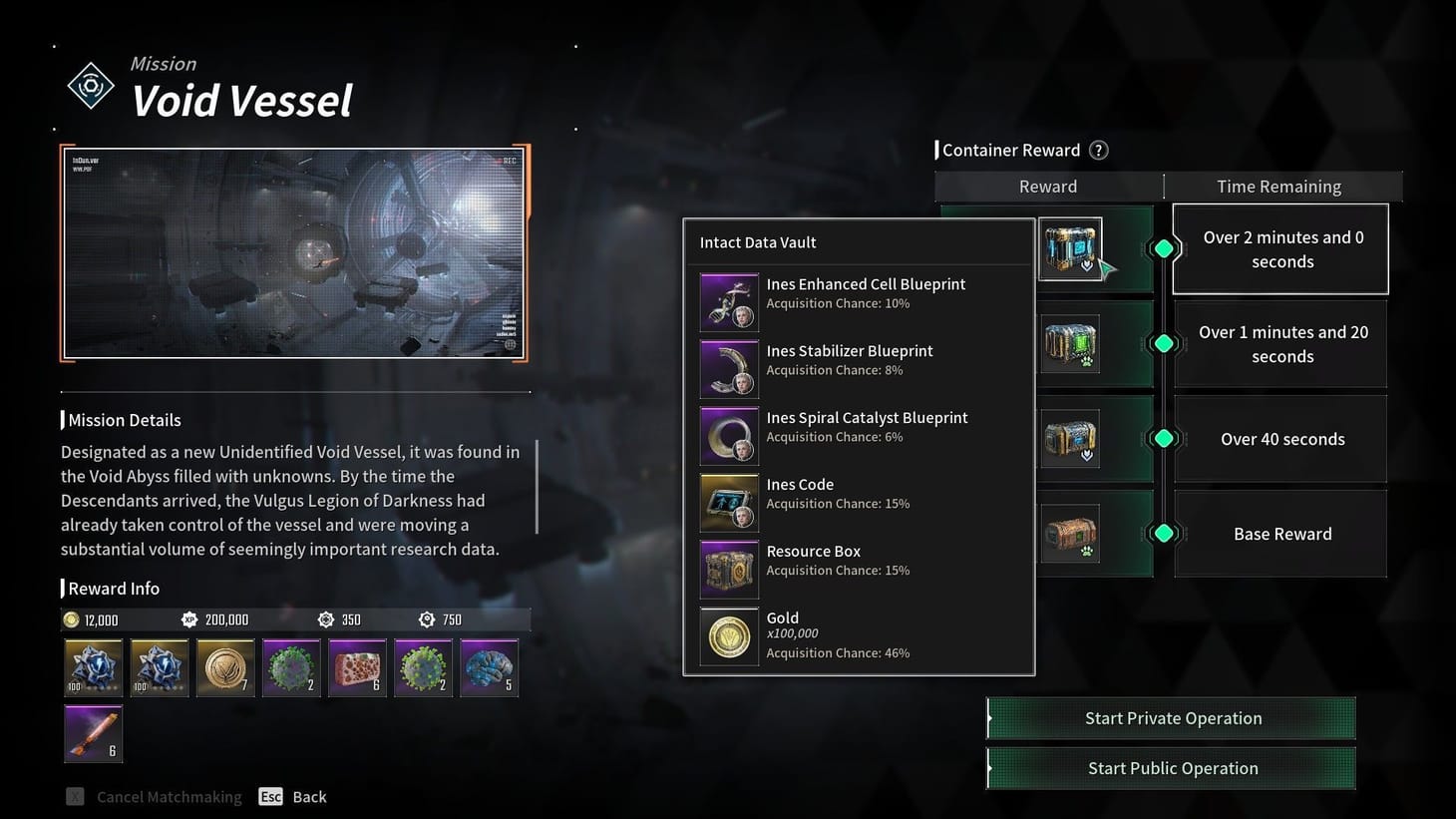Screen dimensions: 1456x819
Task: Select the Ines Spiral Catalyst Blueprint icon
Action: pos(728,435)
